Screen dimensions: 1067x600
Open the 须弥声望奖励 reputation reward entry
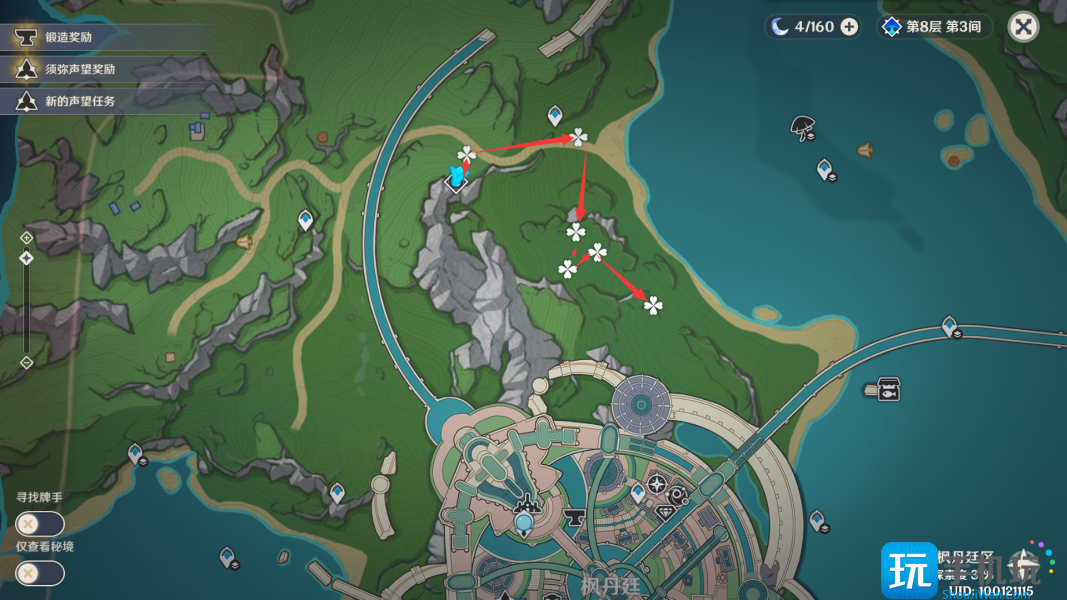point(80,69)
